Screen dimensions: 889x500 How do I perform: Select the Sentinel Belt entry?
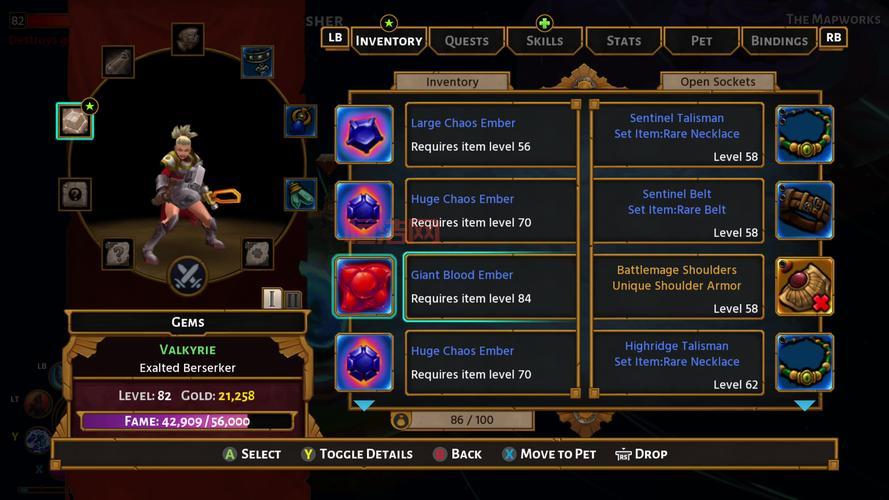click(677, 211)
